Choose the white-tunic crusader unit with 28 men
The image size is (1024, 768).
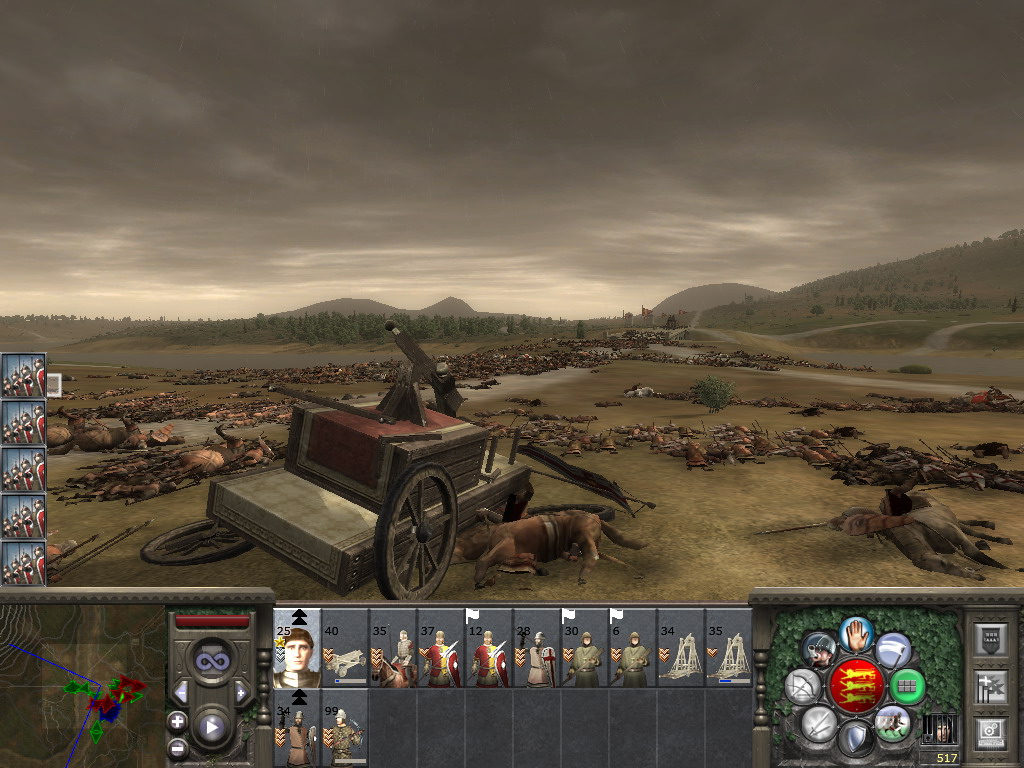click(x=537, y=650)
